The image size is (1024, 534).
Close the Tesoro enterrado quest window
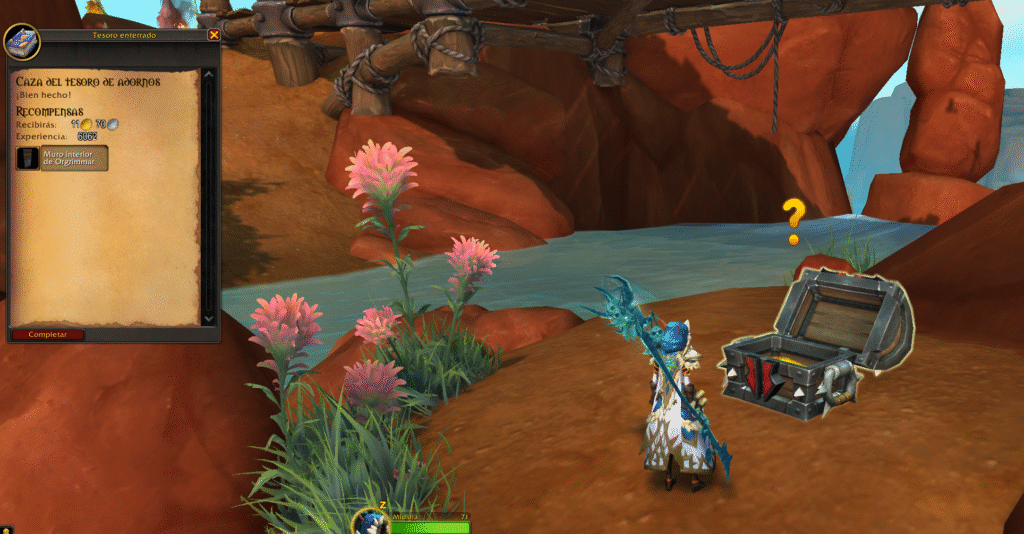213,35
